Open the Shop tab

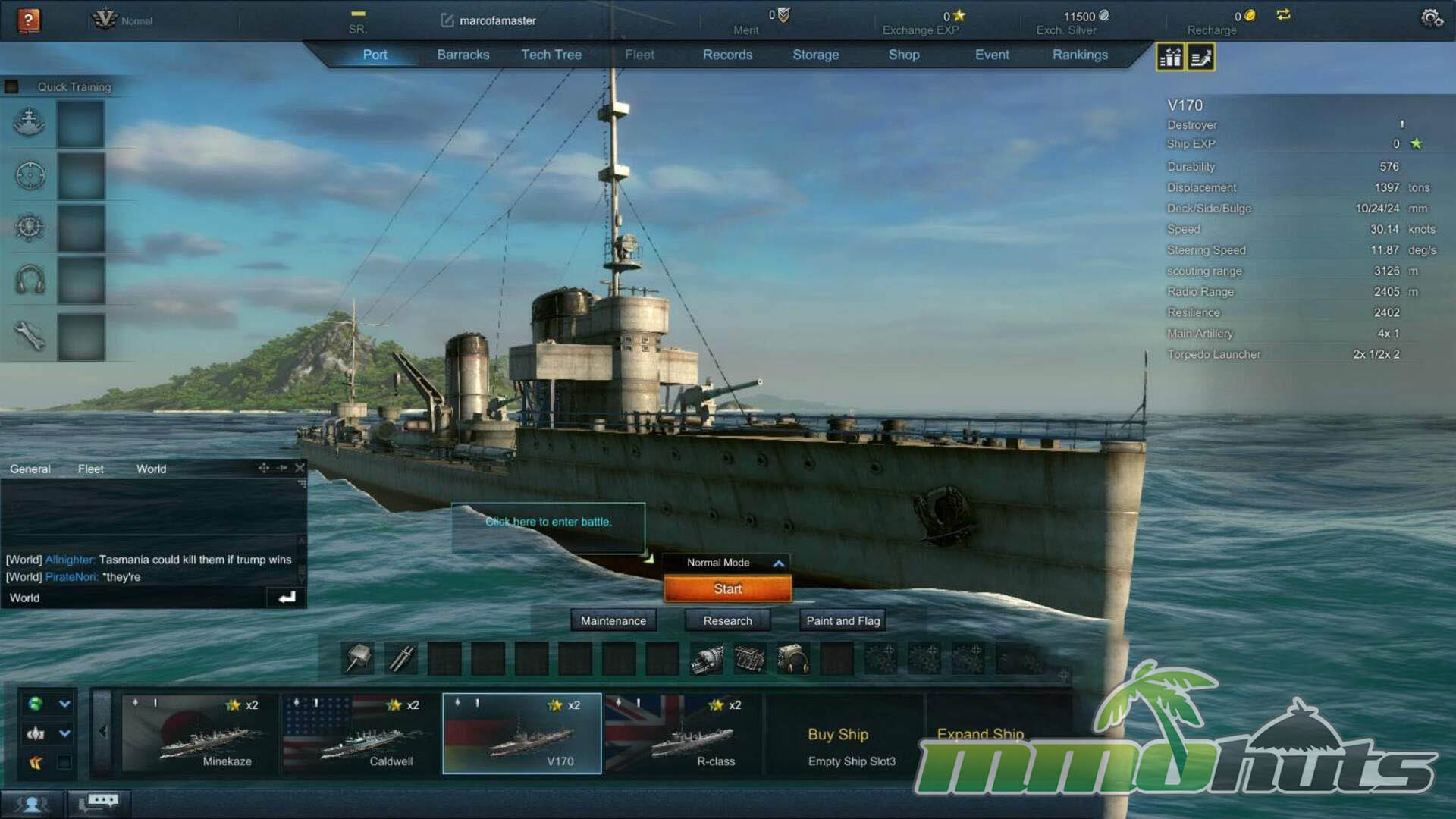pos(903,55)
